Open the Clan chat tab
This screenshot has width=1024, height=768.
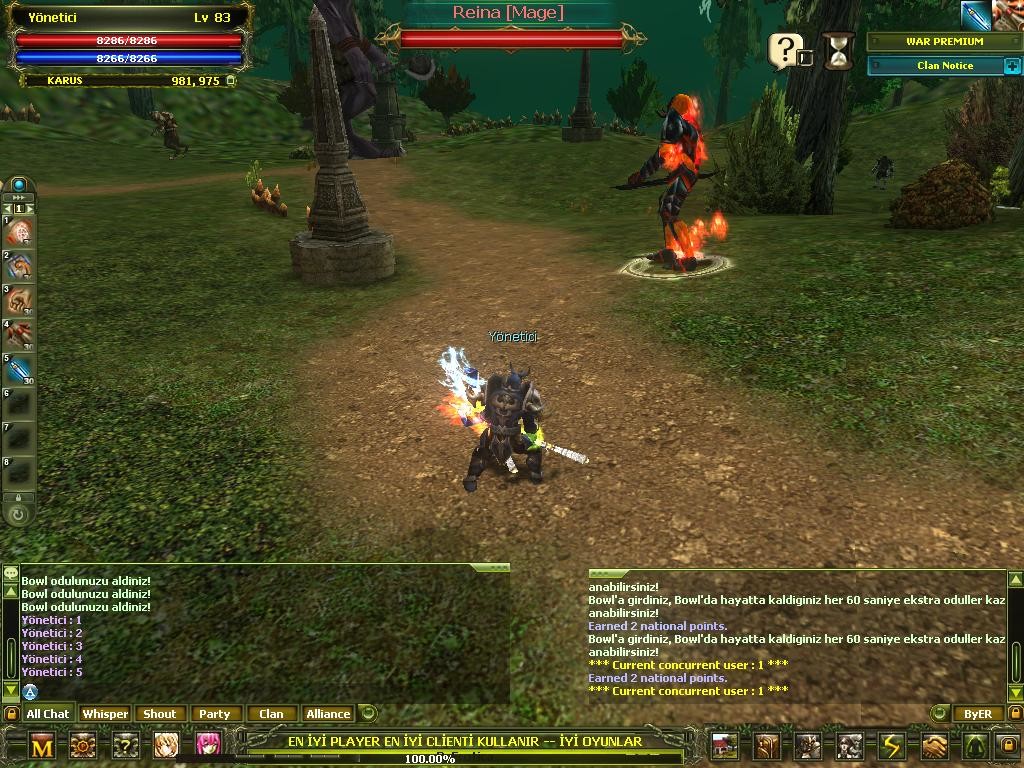[x=271, y=714]
